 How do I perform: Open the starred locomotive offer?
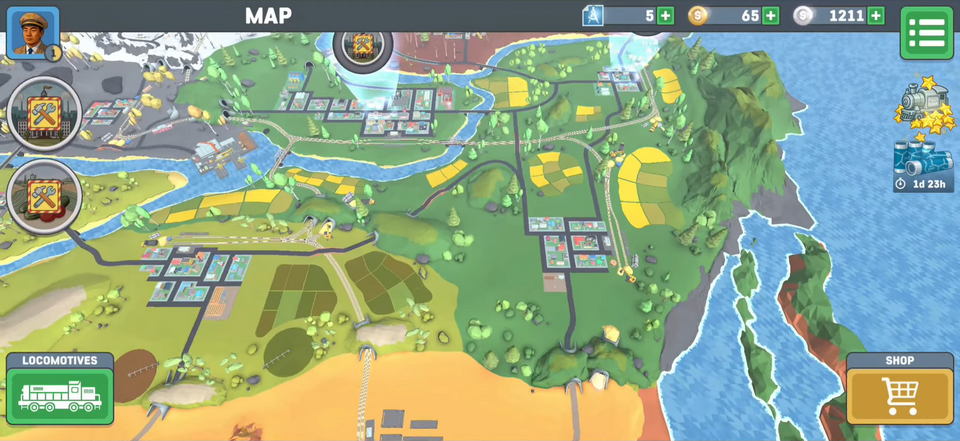(923, 106)
